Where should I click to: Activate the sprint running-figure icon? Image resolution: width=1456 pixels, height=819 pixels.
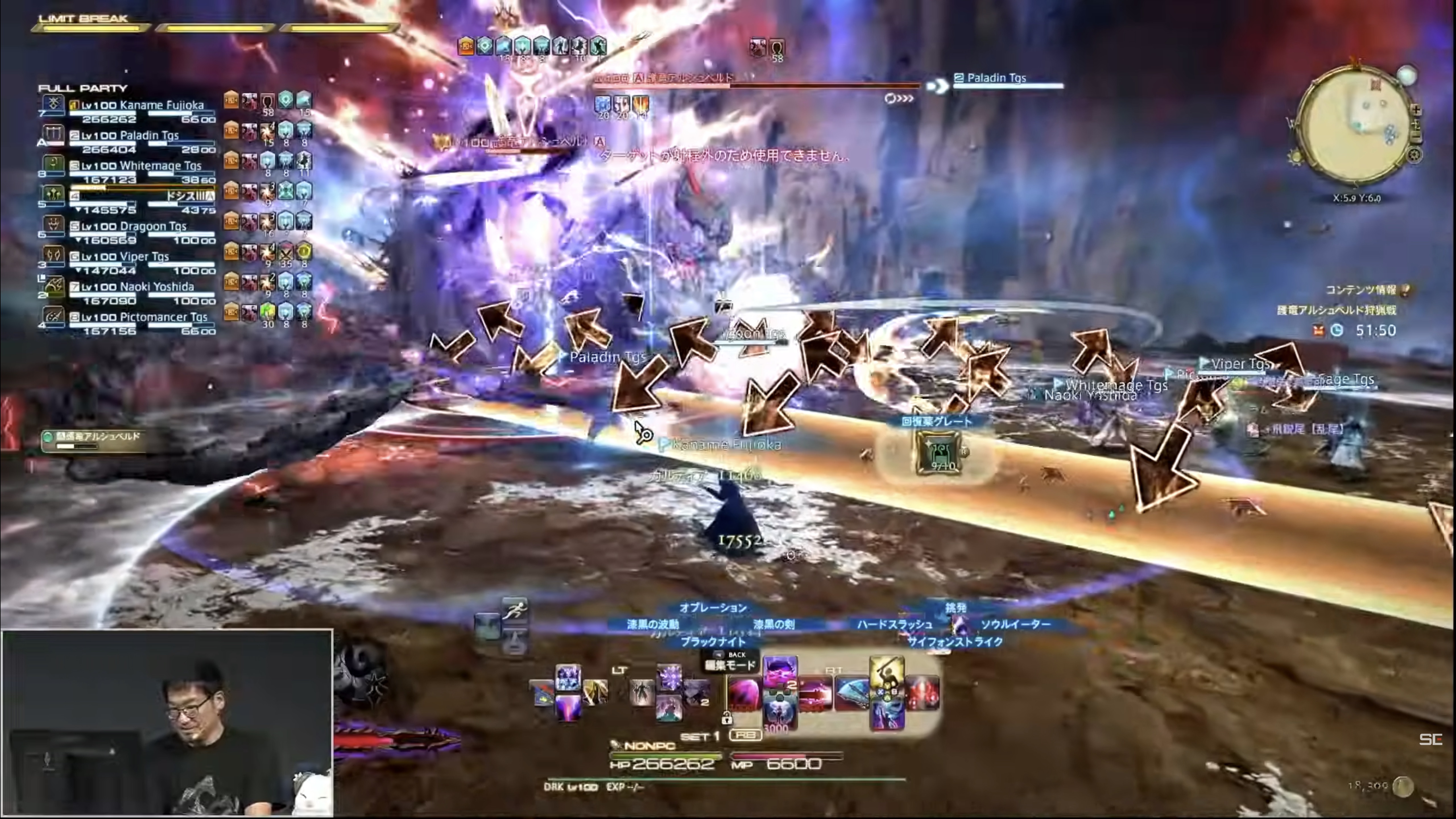tap(514, 611)
